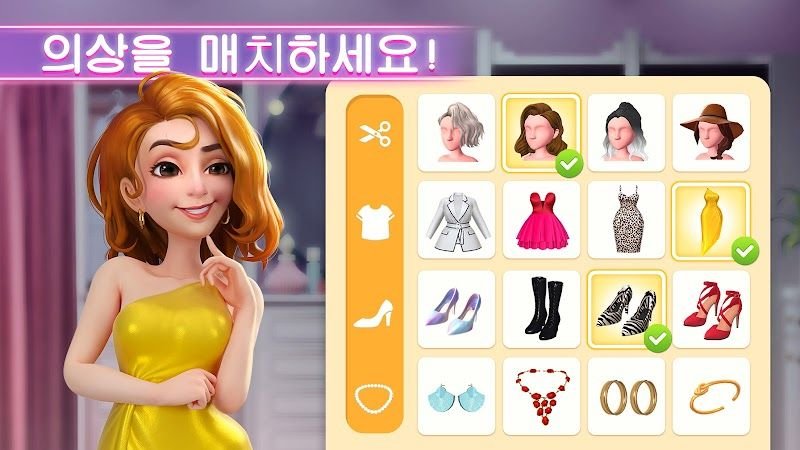The image size is (800, 450).
Task: Select the yellow one-shoulder dress
Action: 711,221
